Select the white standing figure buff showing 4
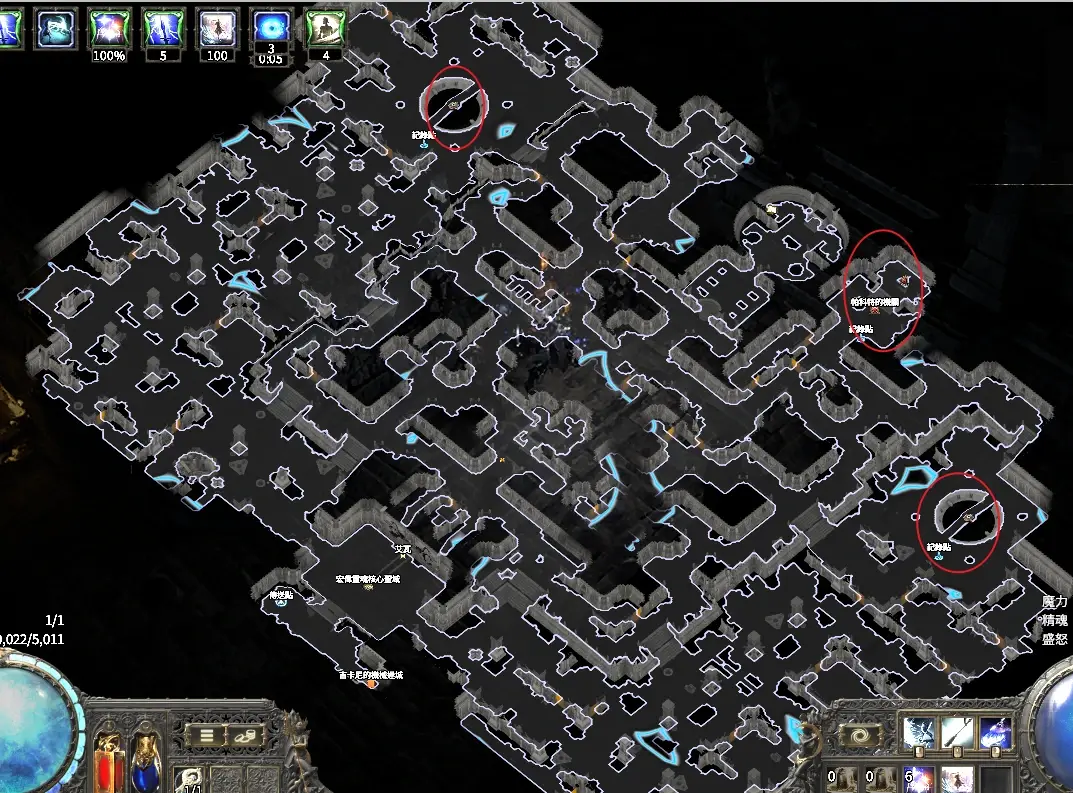This screenshot has height=793, width=1073. (324, 27)
